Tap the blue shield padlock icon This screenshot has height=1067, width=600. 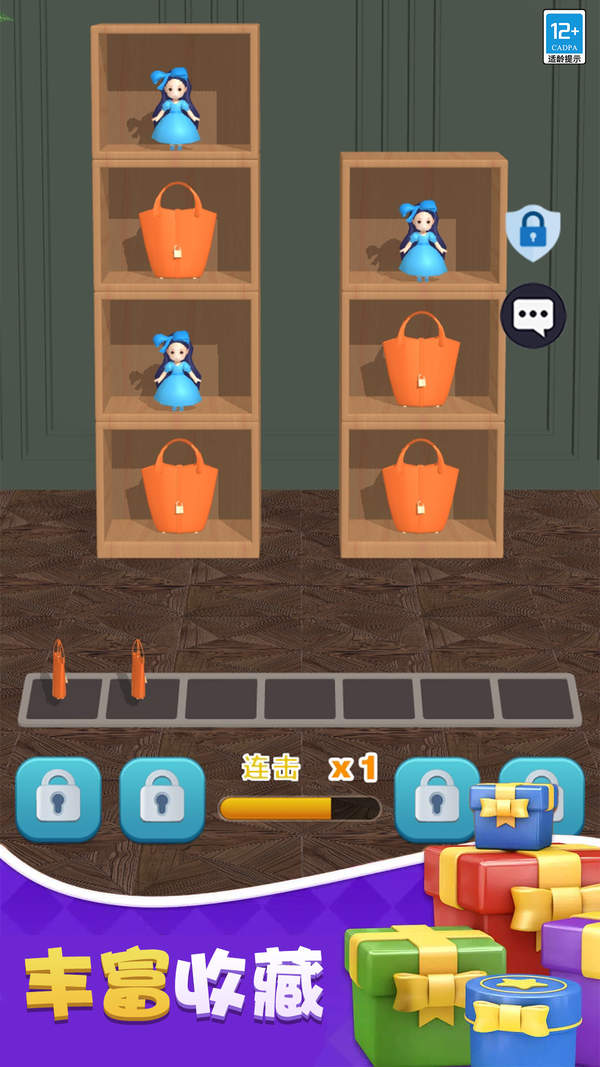tap(532, 233)
